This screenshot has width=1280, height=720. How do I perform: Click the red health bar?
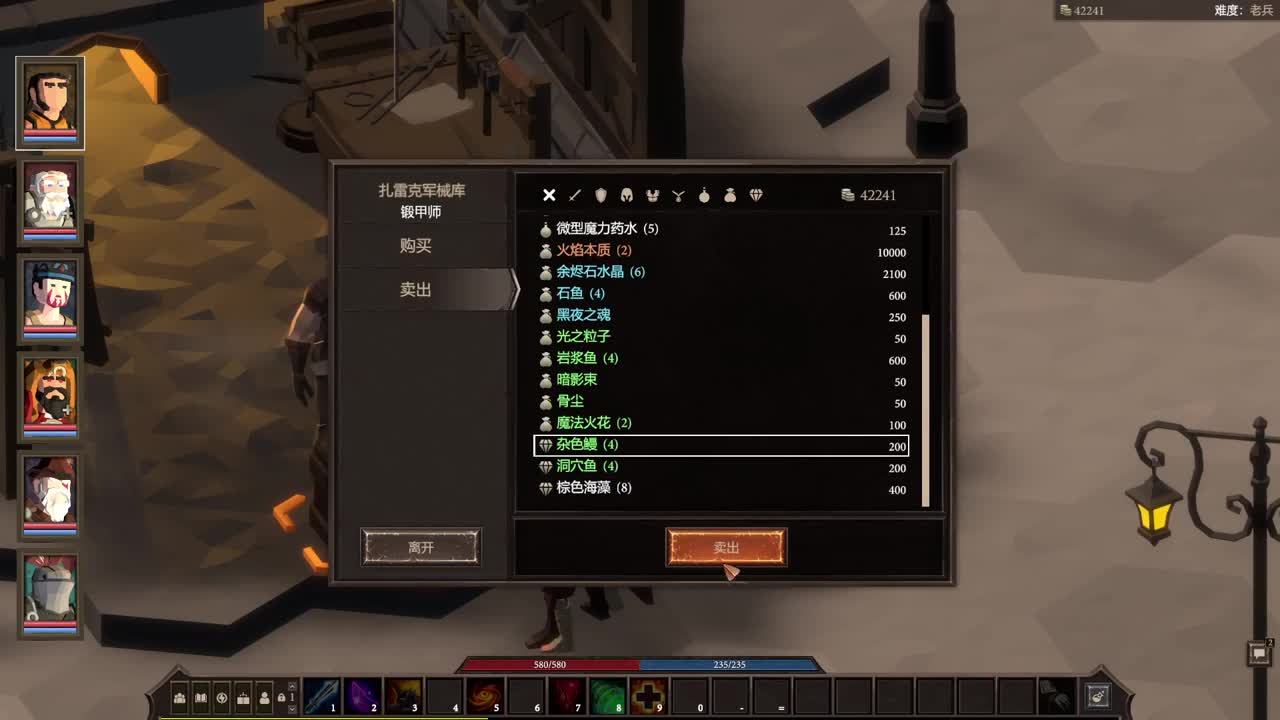pos(550,664)
